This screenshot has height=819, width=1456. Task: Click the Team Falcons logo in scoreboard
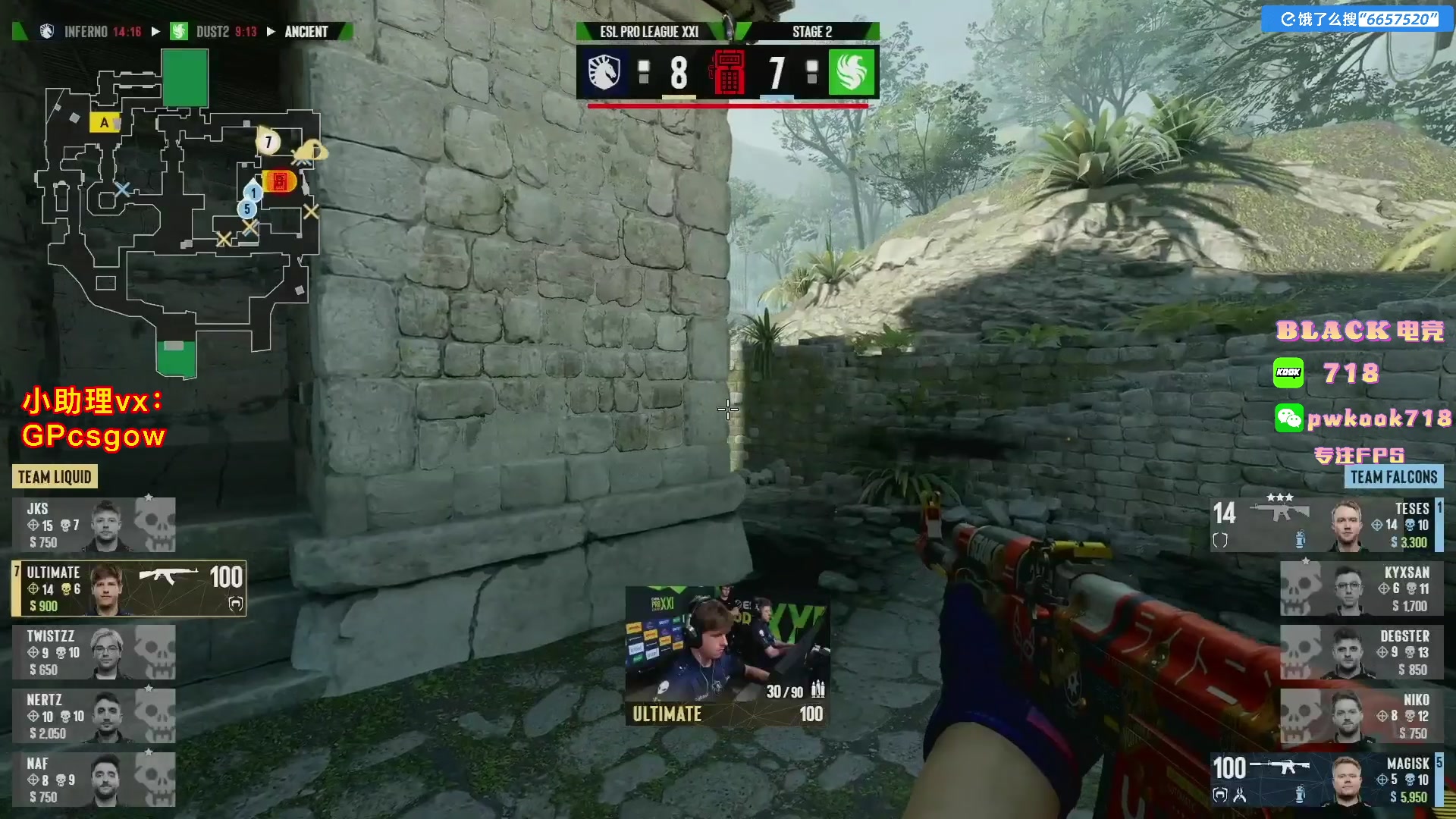[852, 72]
